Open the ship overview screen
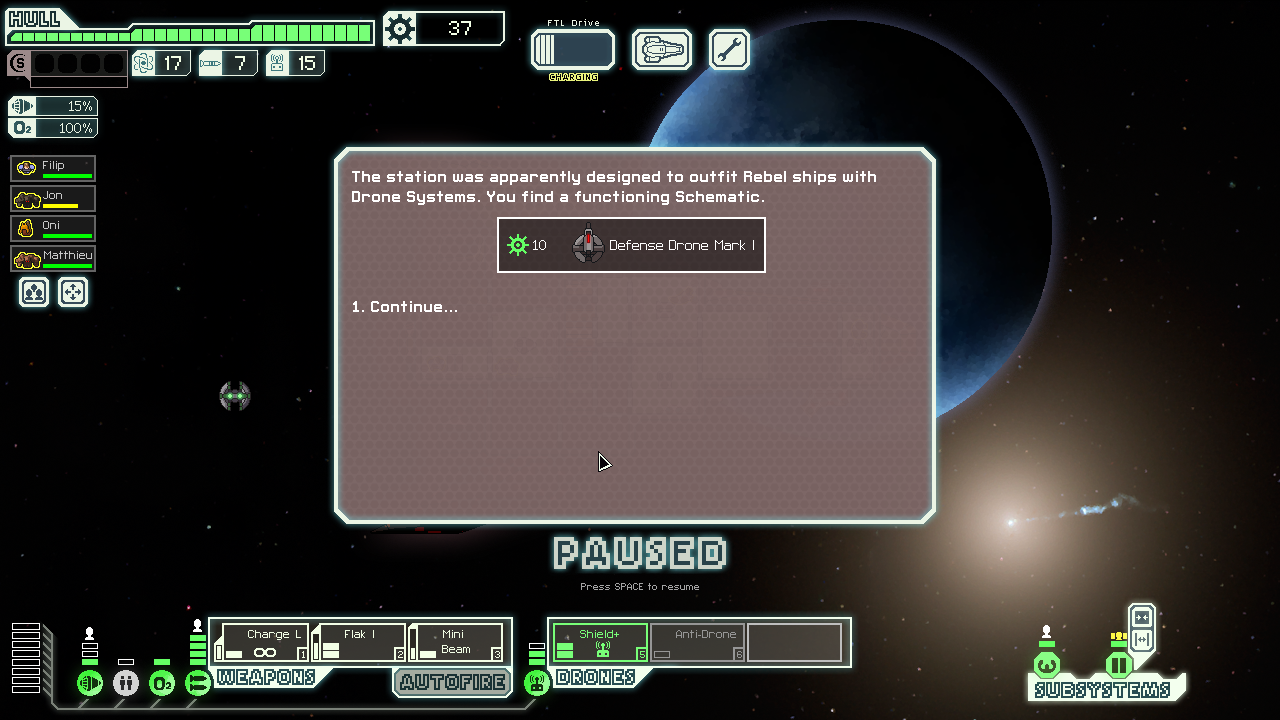 [x=662, y=49]
